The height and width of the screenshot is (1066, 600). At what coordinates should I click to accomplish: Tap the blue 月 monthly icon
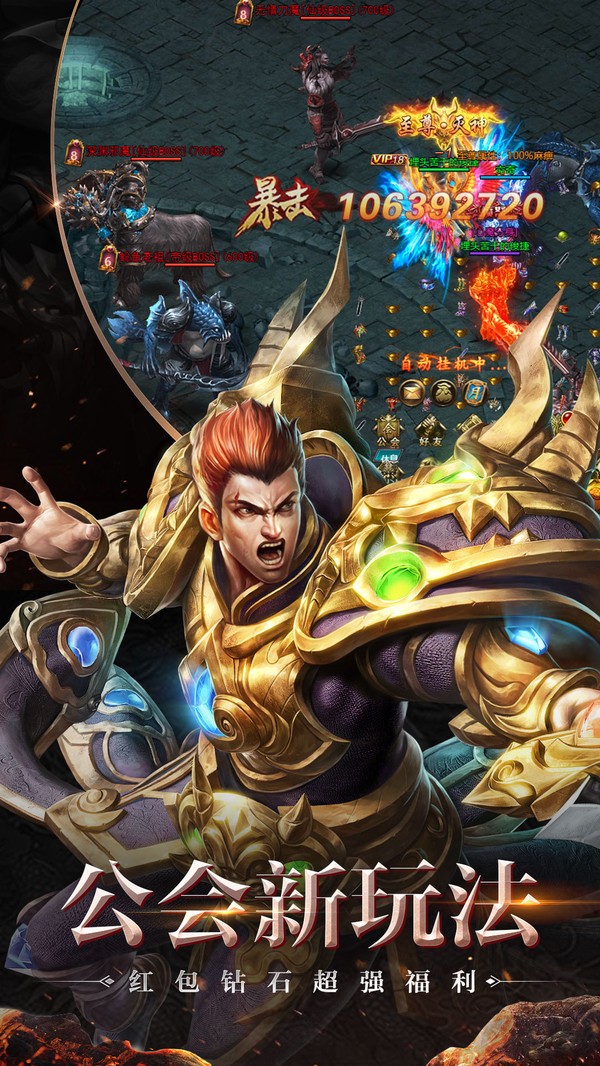pos(473,393)
